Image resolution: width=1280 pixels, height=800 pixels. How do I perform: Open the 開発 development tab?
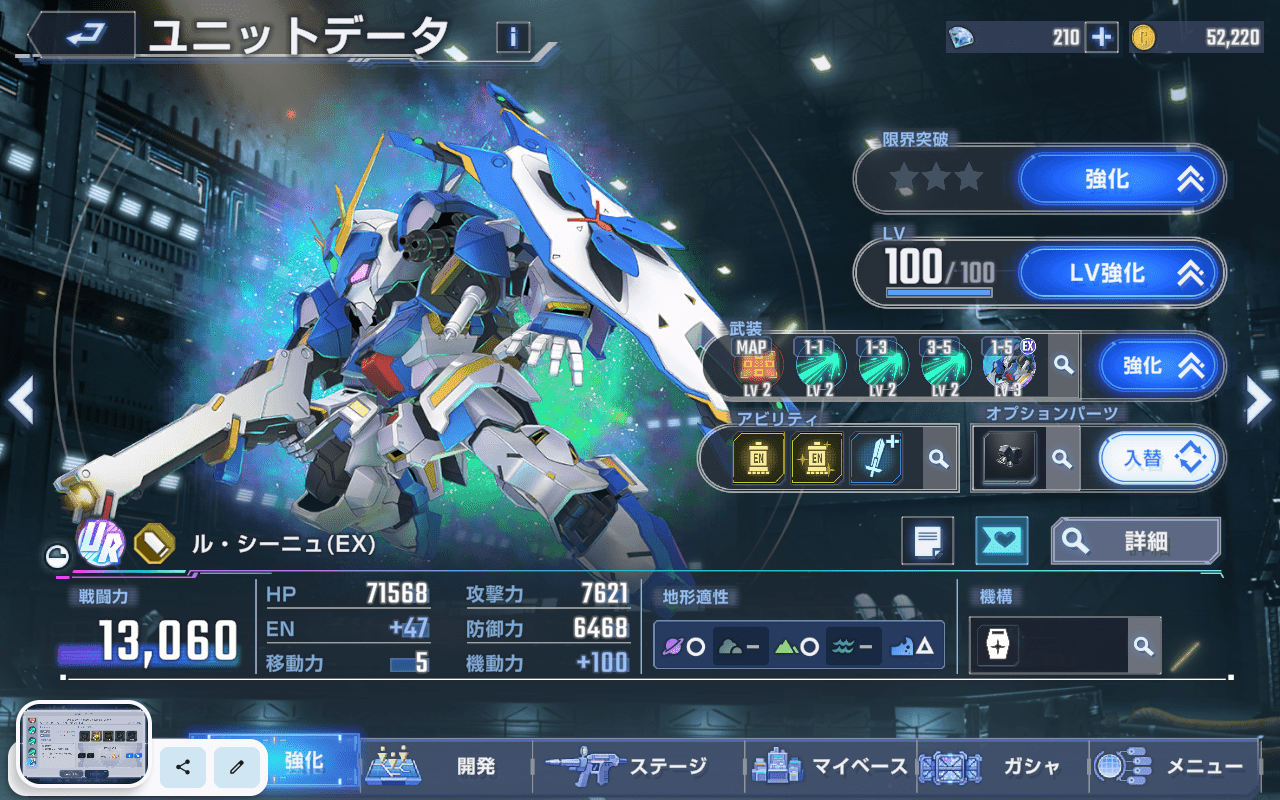[445, 767]
